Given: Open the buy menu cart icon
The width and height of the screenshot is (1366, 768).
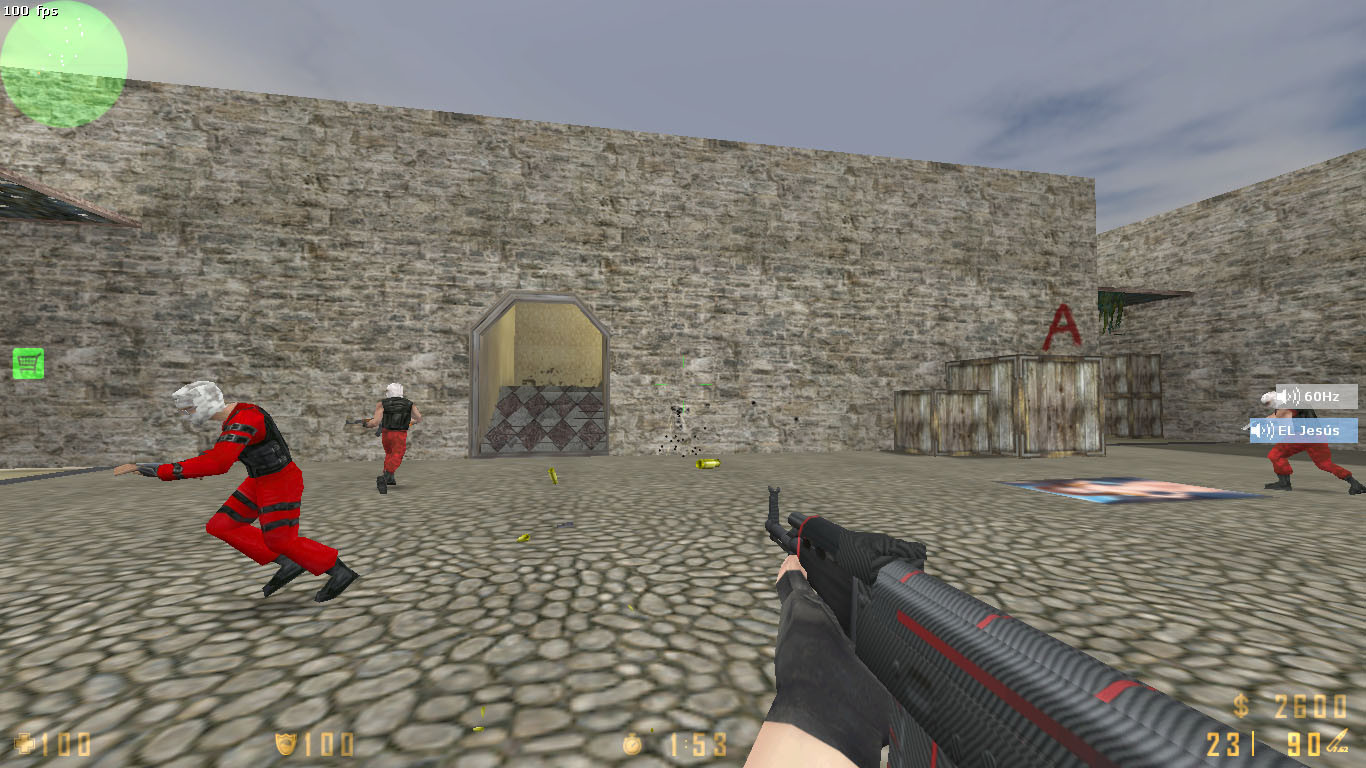Looking at the screenshot, I should tap(26, 364).
